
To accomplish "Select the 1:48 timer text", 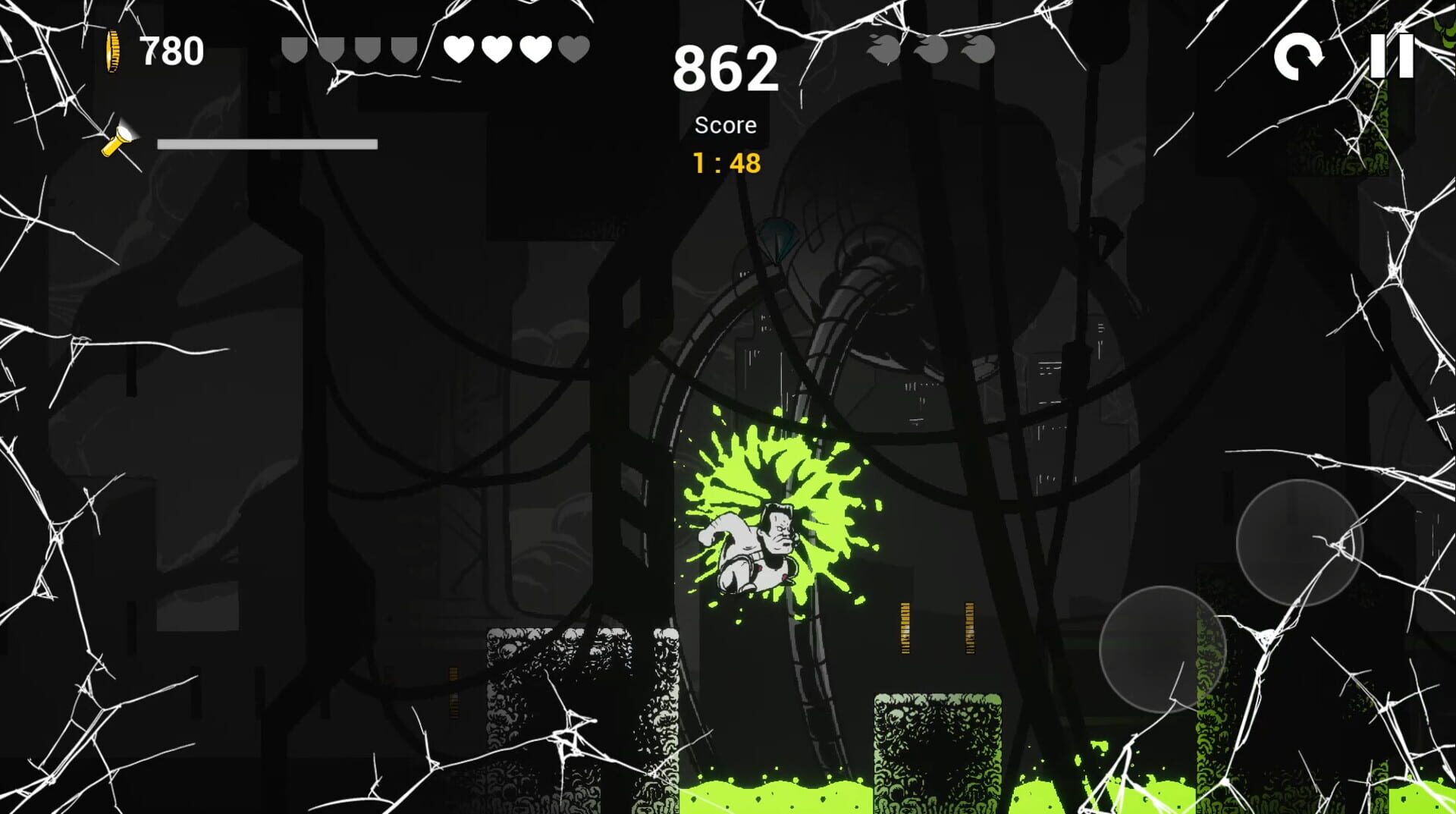I will (x=726, y=160).
